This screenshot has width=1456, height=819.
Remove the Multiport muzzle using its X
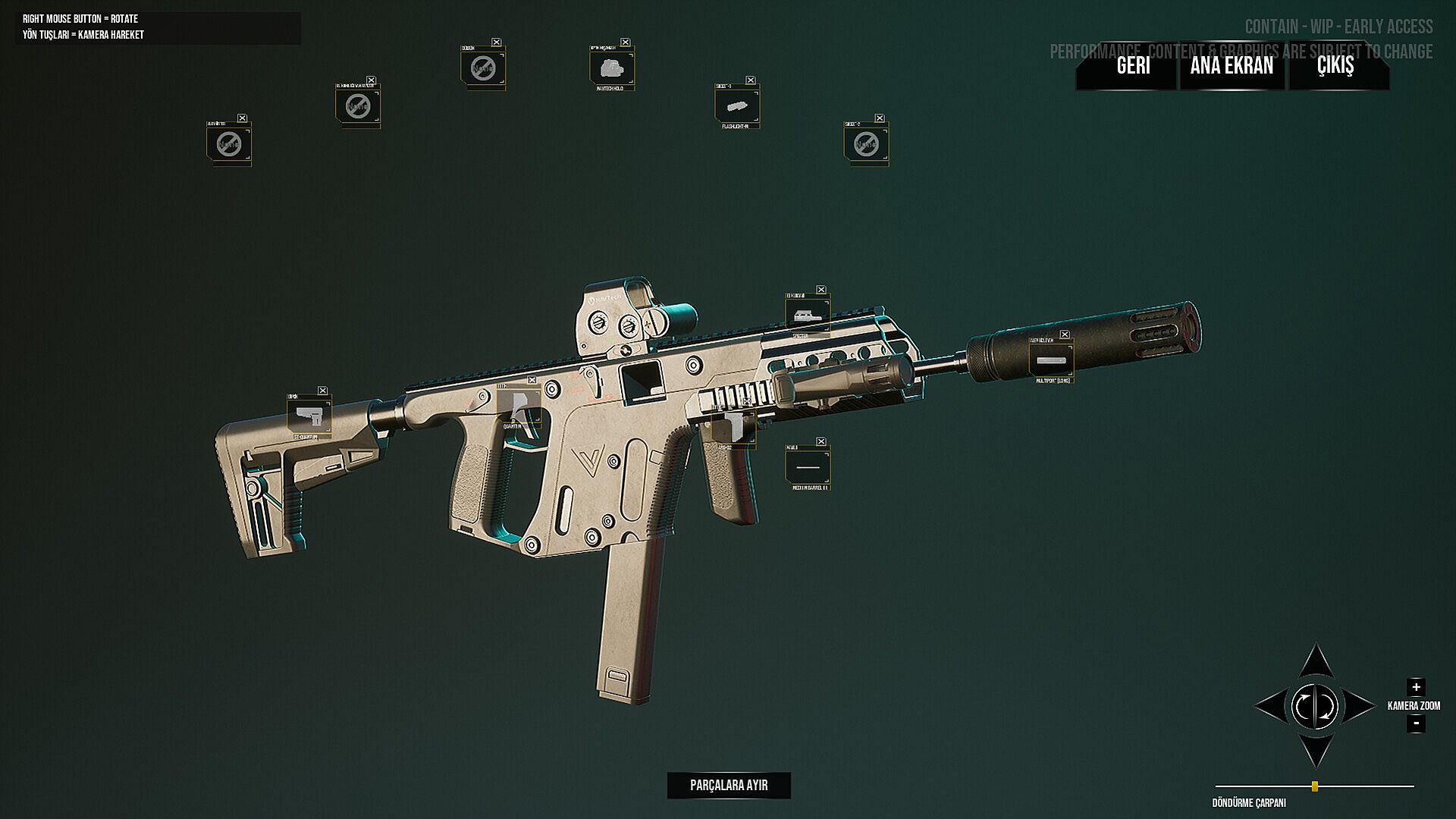[x=1065, y=334]
